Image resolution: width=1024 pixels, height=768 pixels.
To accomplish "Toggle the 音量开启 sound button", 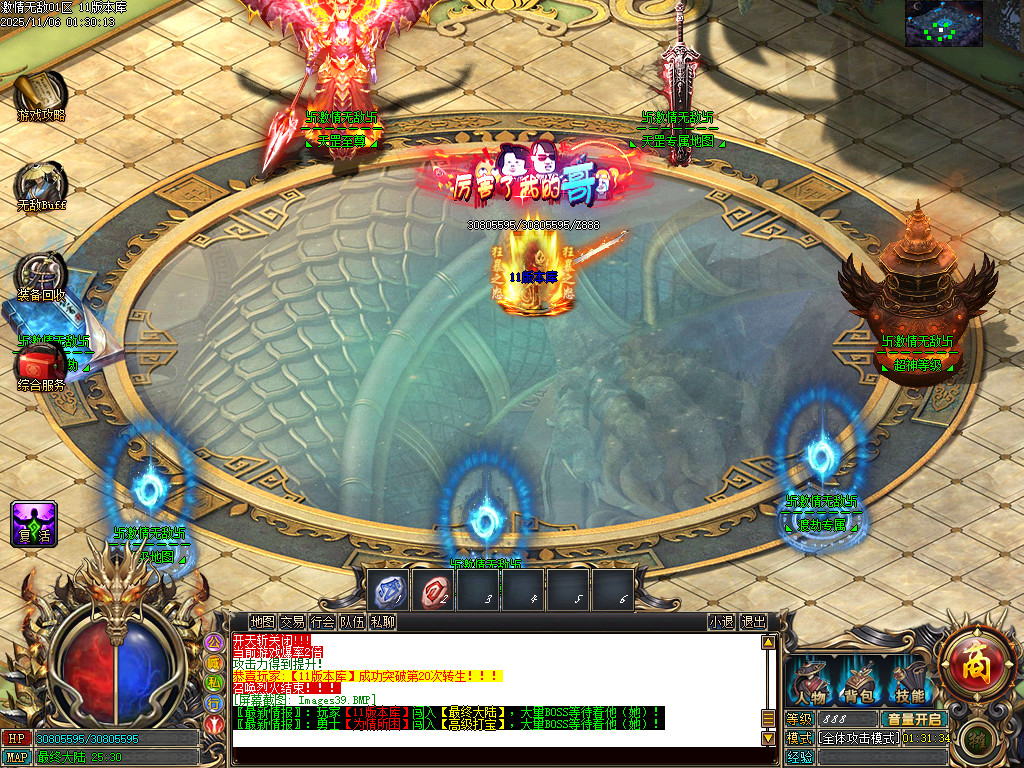I will coord(914,719).
